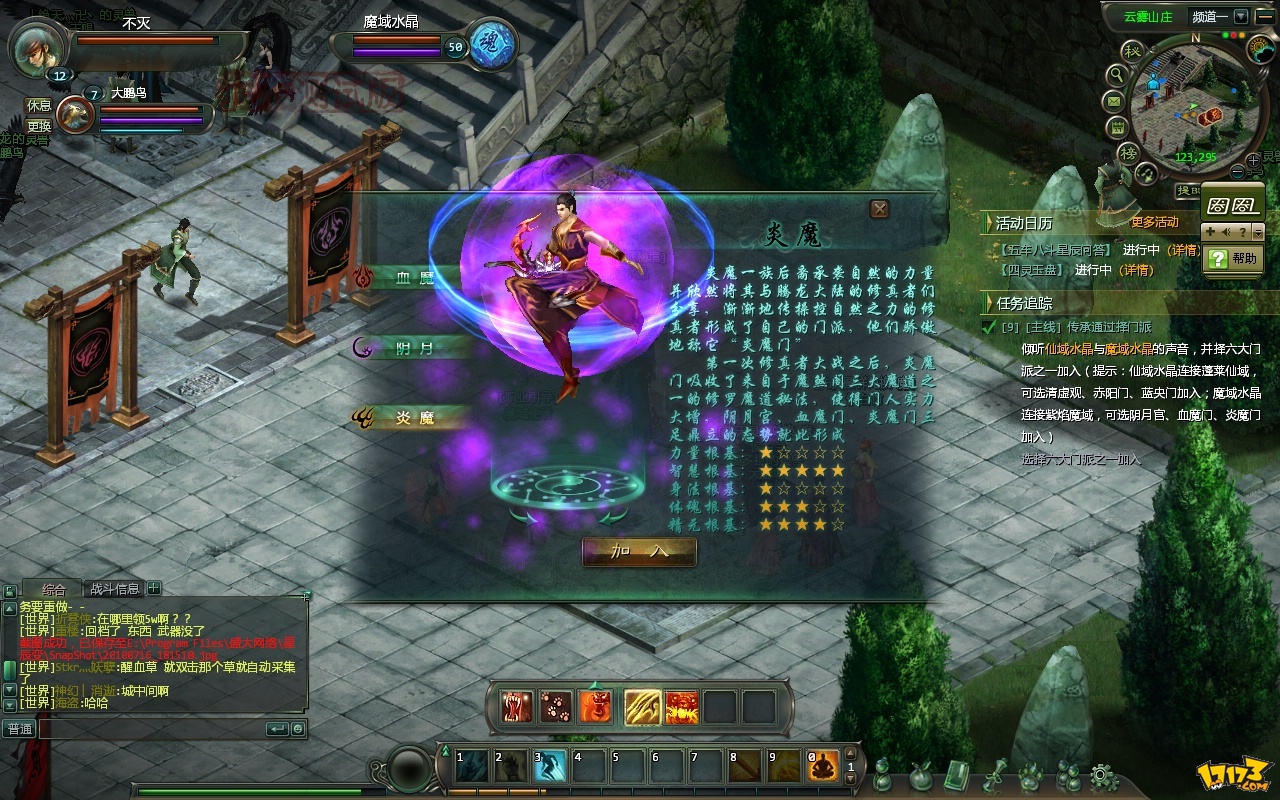The height and width of the screenshot is (800, 1280).
Task: Open the mail envelope icon by minimap
Action: [x=1113, y=101]
